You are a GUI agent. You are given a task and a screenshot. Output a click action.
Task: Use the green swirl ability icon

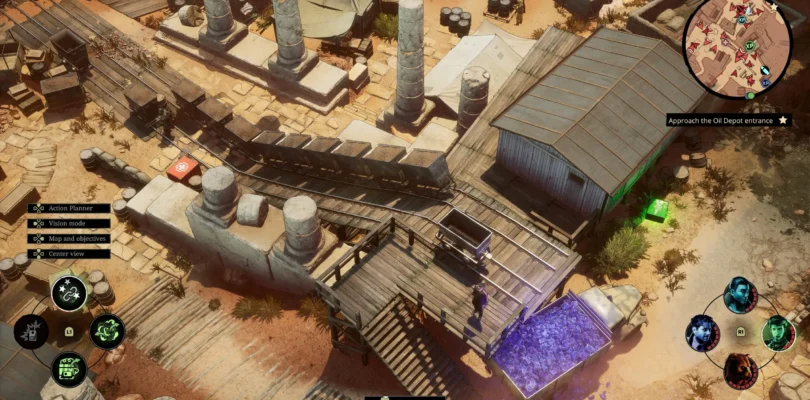107,331
